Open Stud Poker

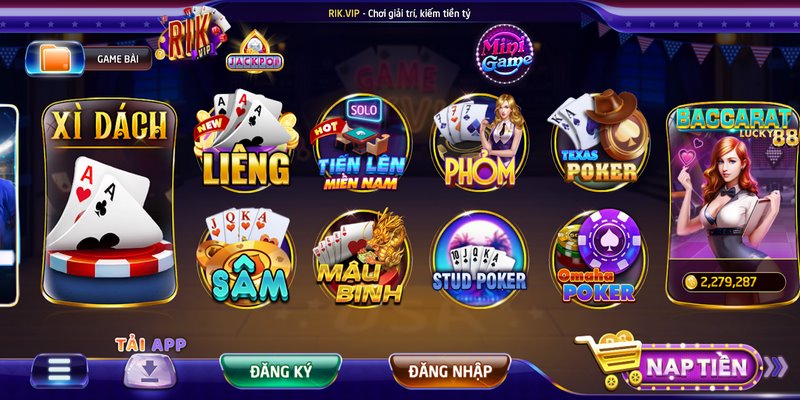478,260
